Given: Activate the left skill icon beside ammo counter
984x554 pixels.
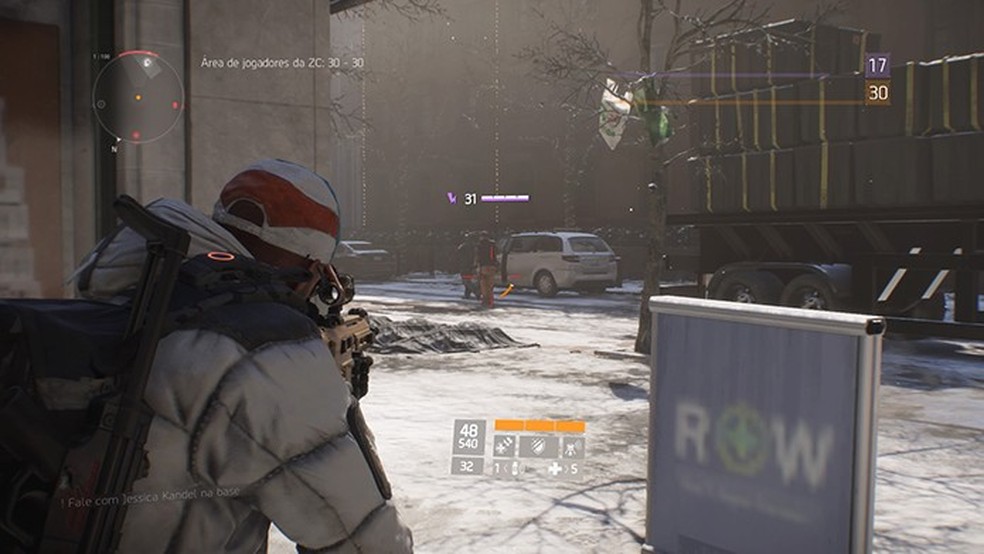Looking at the screenshot, I should [504, 446].
